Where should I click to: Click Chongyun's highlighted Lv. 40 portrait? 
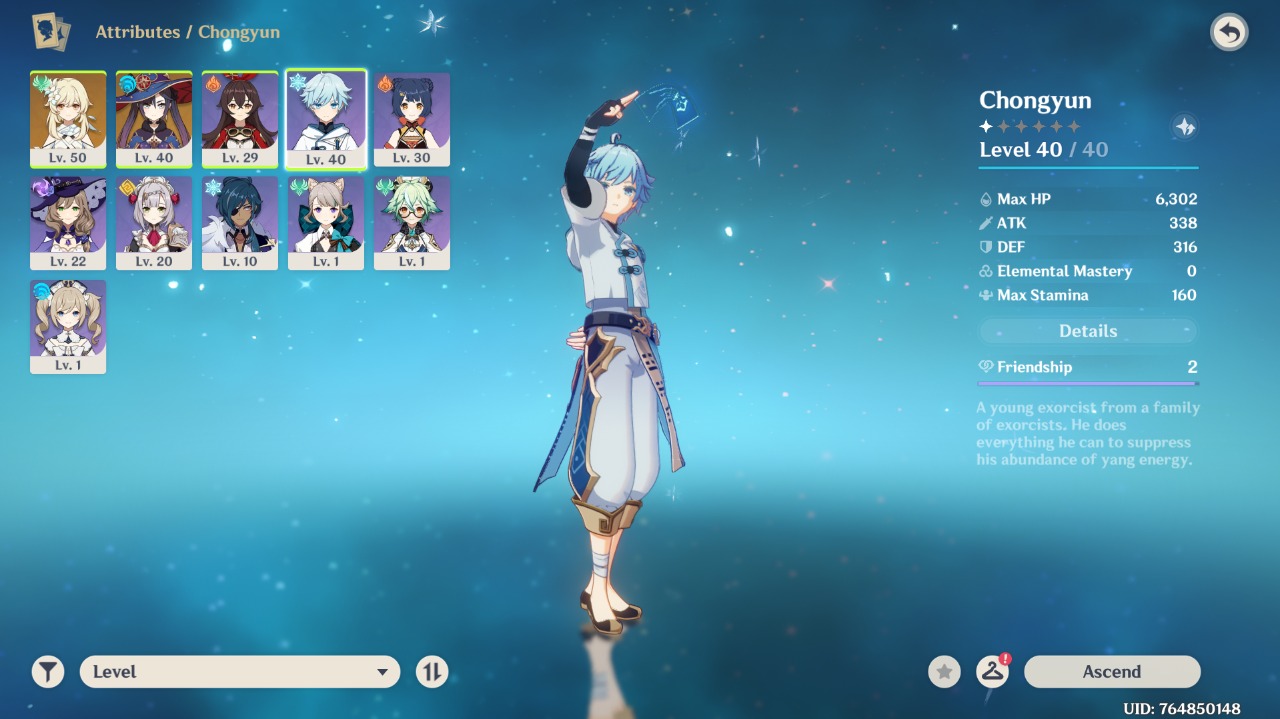pyautogui.click(x=326, y=119)
